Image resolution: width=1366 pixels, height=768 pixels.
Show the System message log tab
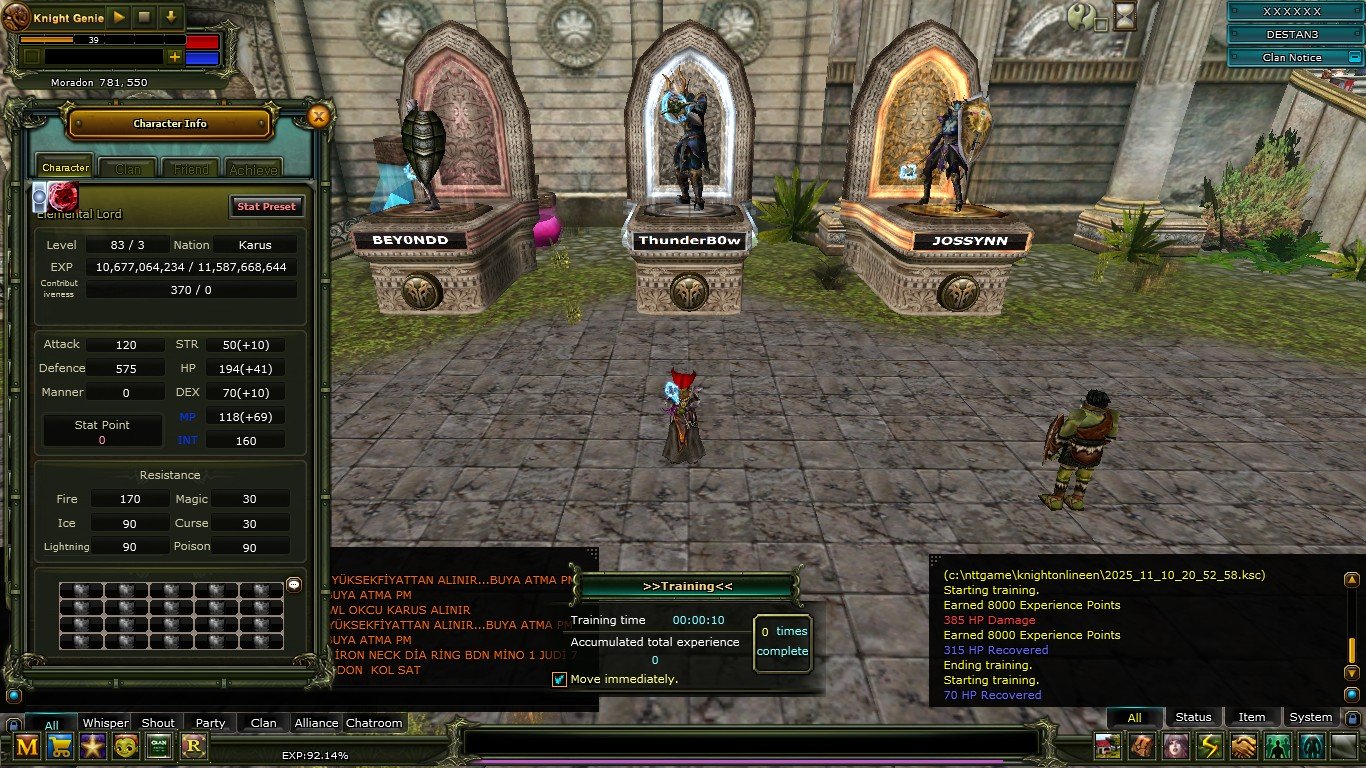[x=1310, y=717]
